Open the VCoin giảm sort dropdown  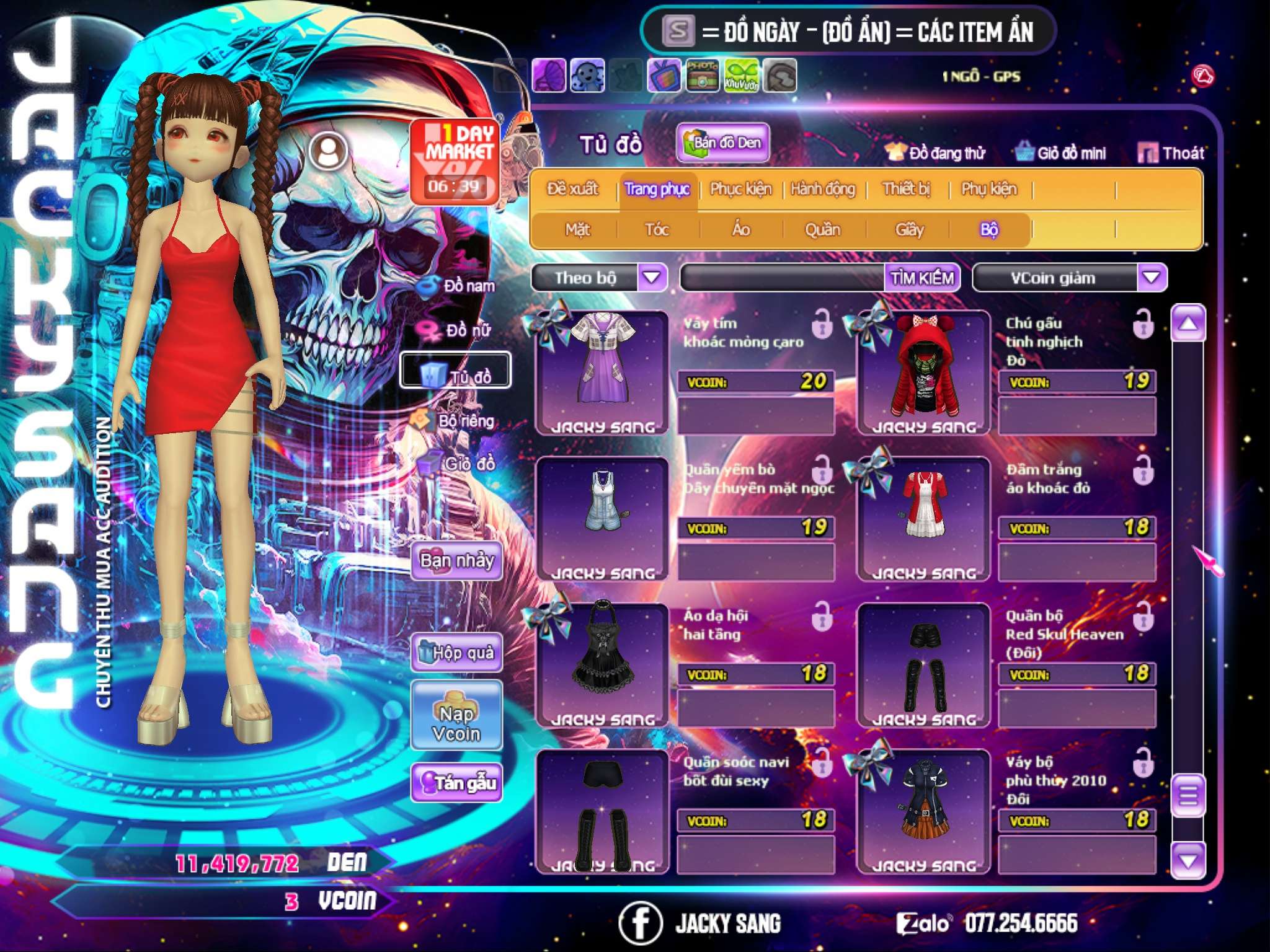click(x=1152, y=277)
